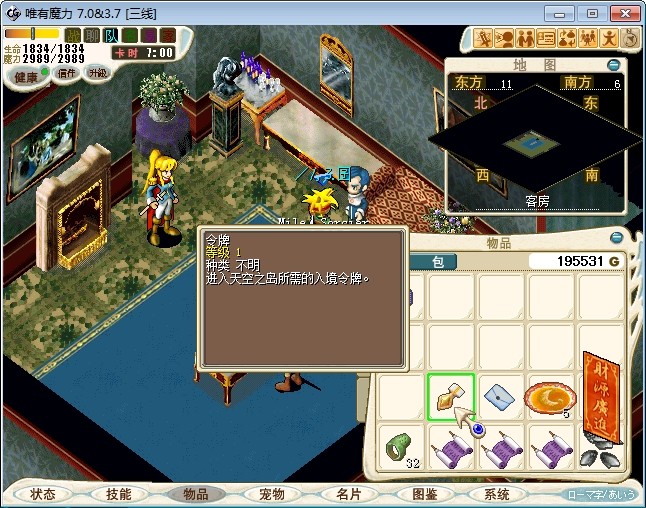The height and width of the screenshot is (508, 646).
Task: Select the green ring item with count 32
Action: click(x=402, y=446)
